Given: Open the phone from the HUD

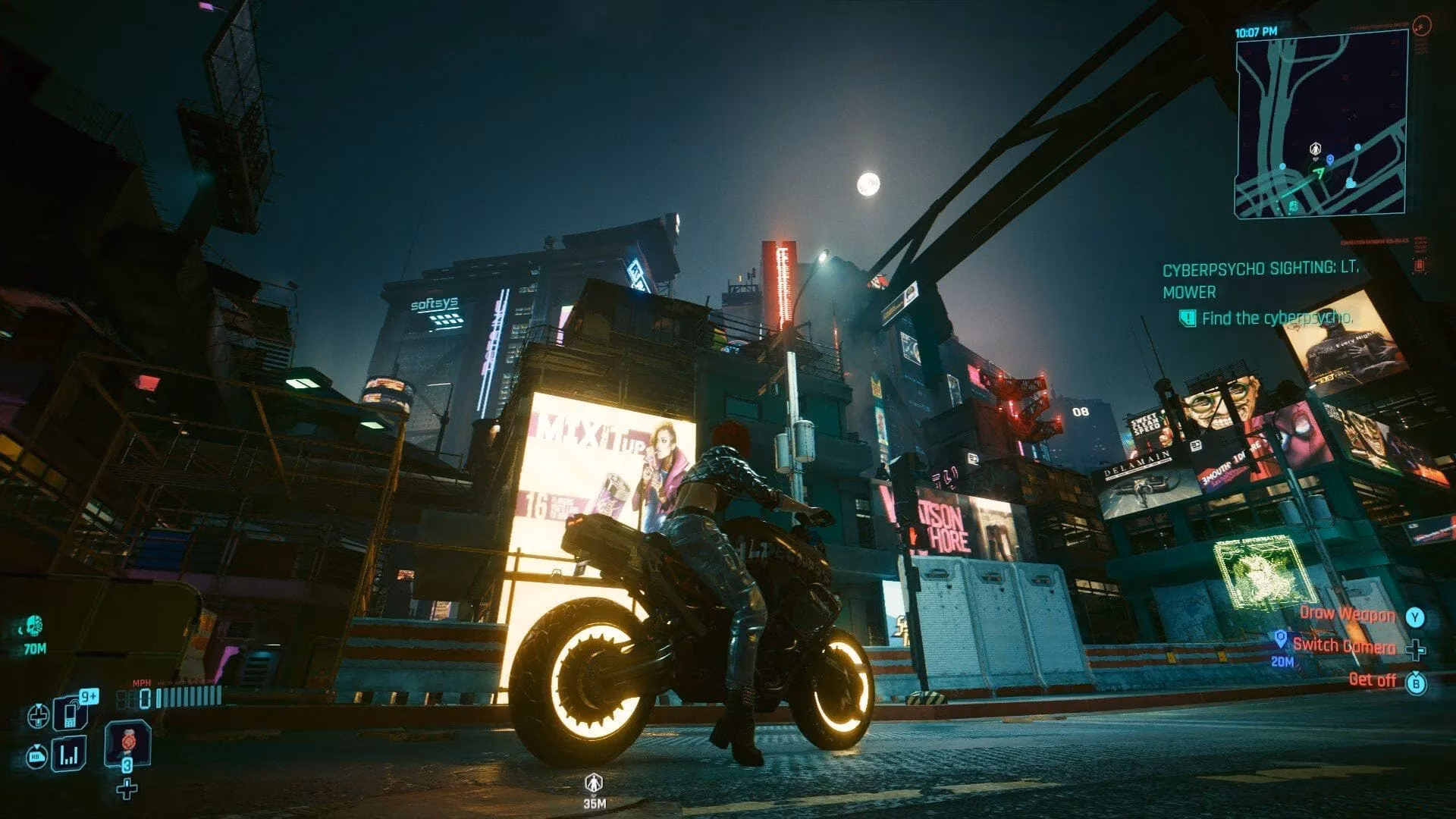Looking at the screenshot, I should (x=69, y=714).
